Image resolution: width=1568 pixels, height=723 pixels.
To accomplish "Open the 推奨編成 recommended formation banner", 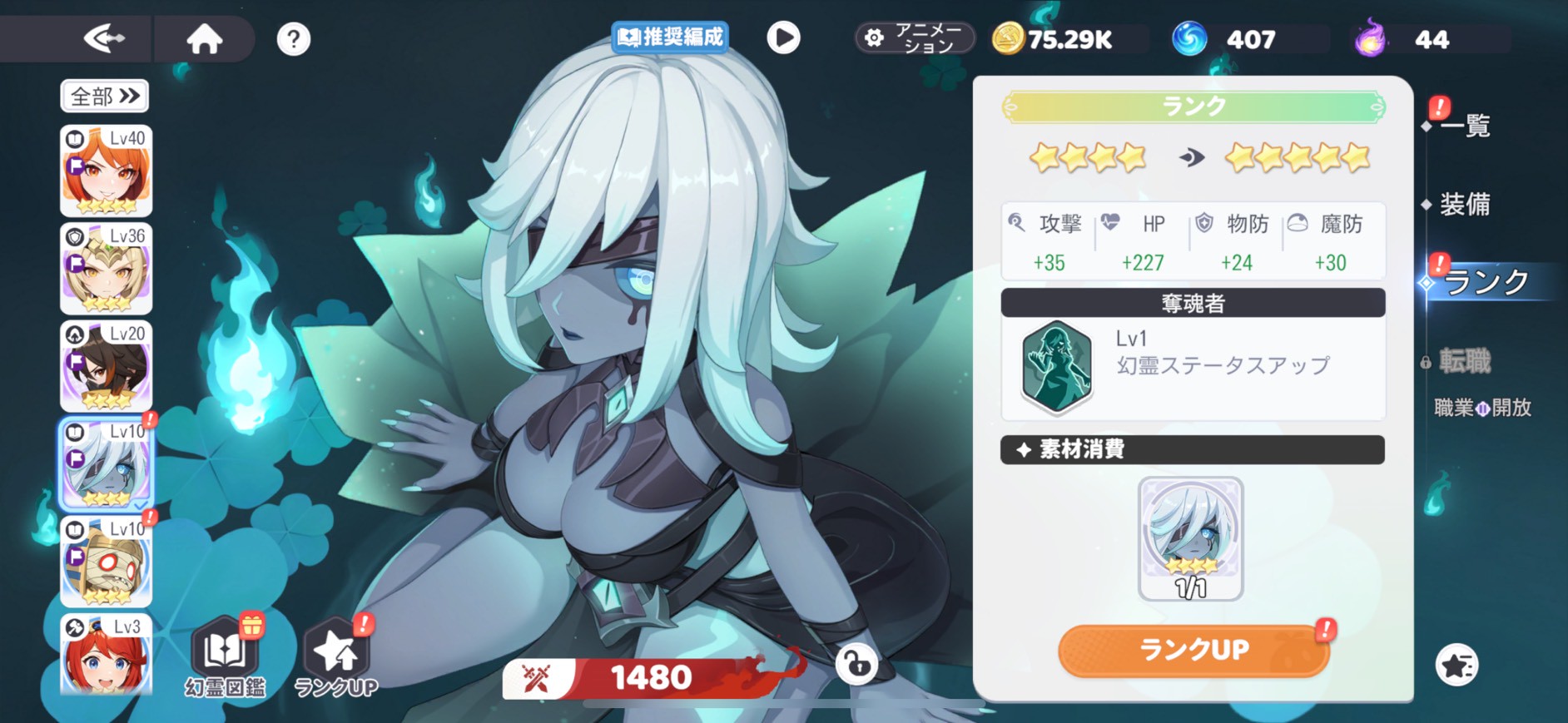I will [x=671, y=37].
